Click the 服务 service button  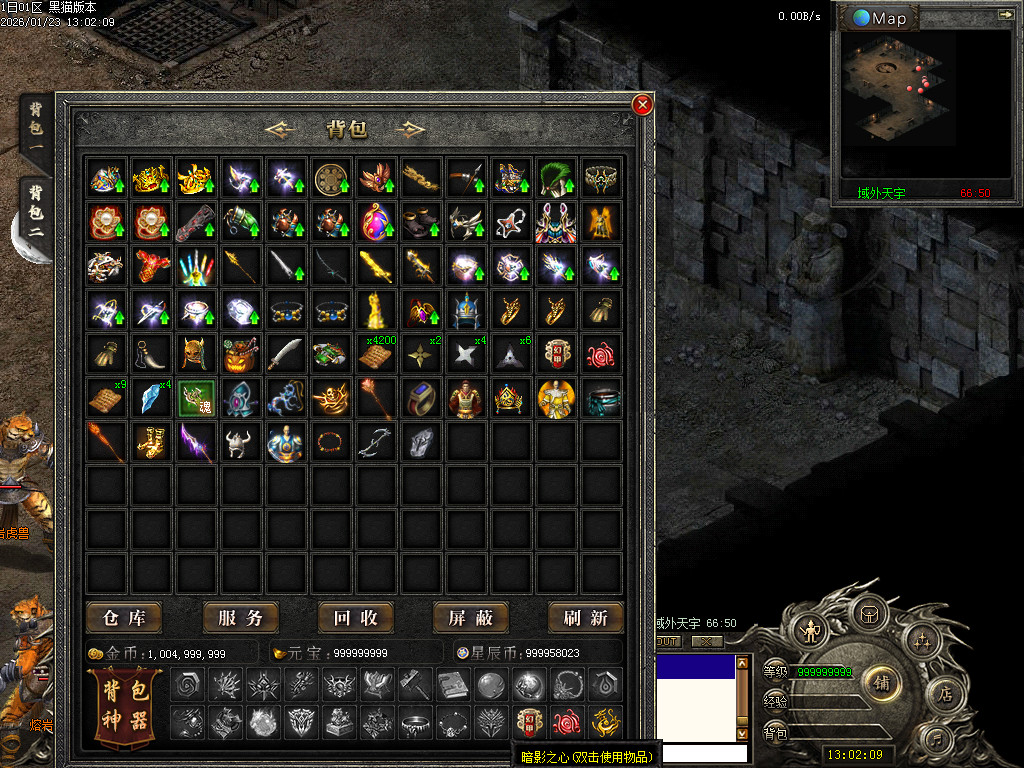240,617
